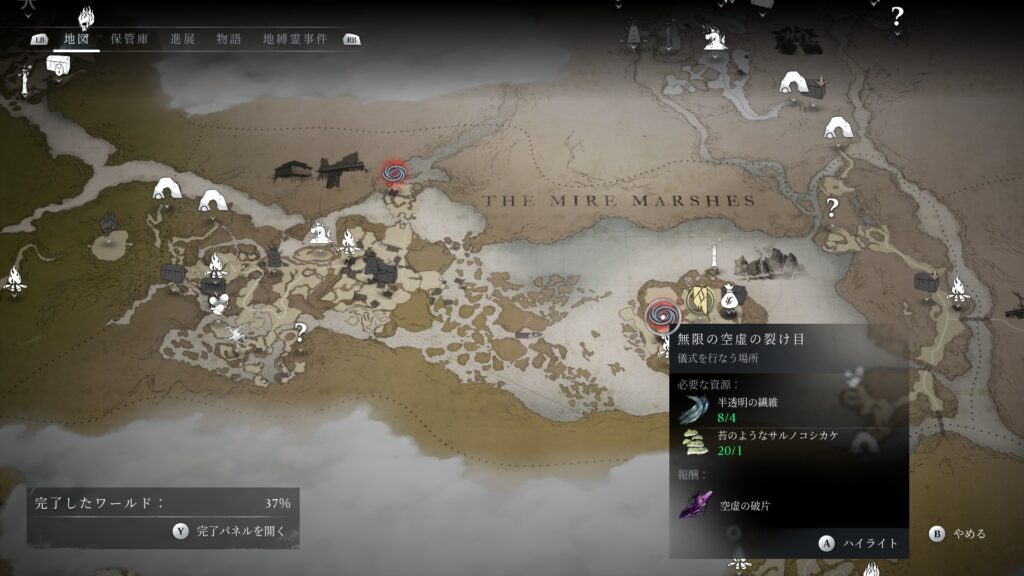Select the circled void rift spiral marker

pyautogui.click(x=661, y=316)
